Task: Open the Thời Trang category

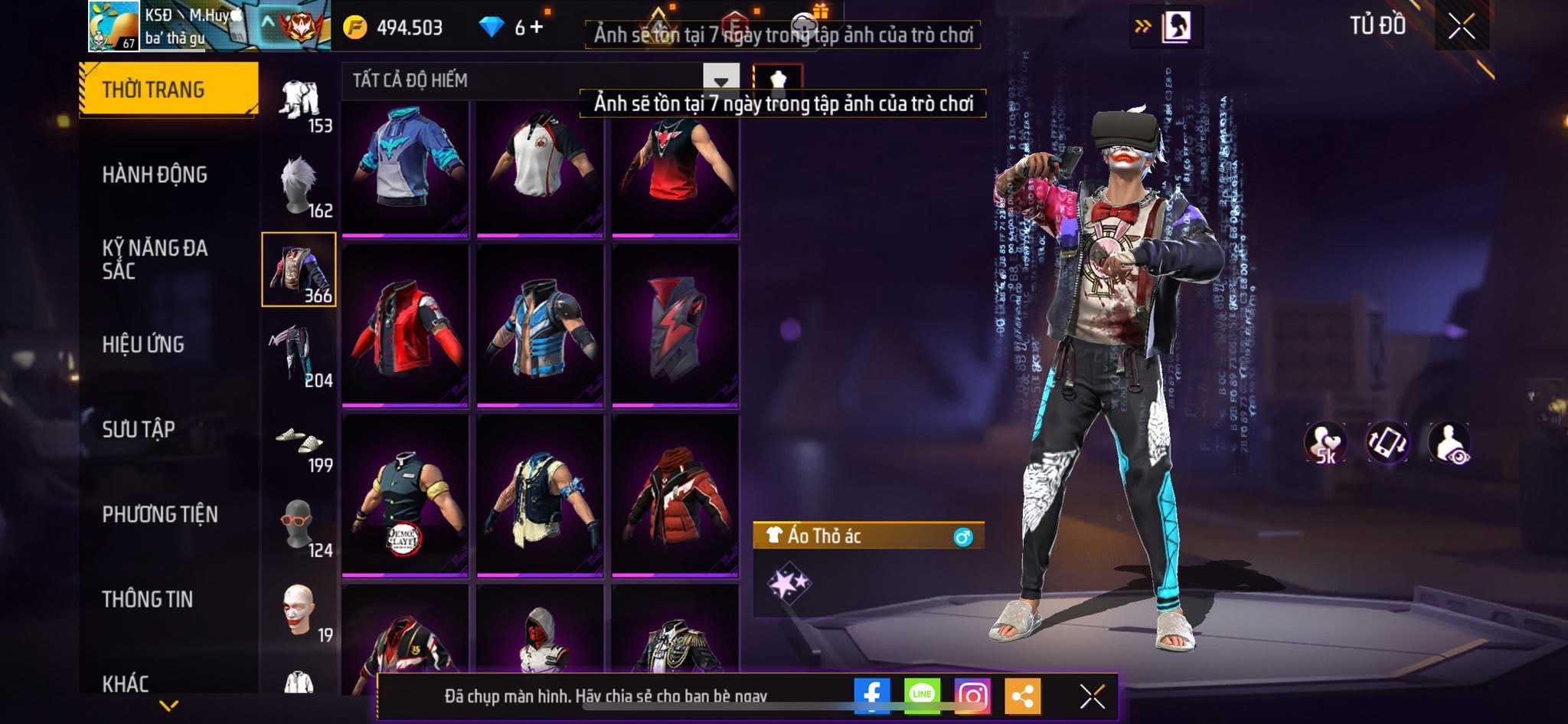Action: [168, 89]
